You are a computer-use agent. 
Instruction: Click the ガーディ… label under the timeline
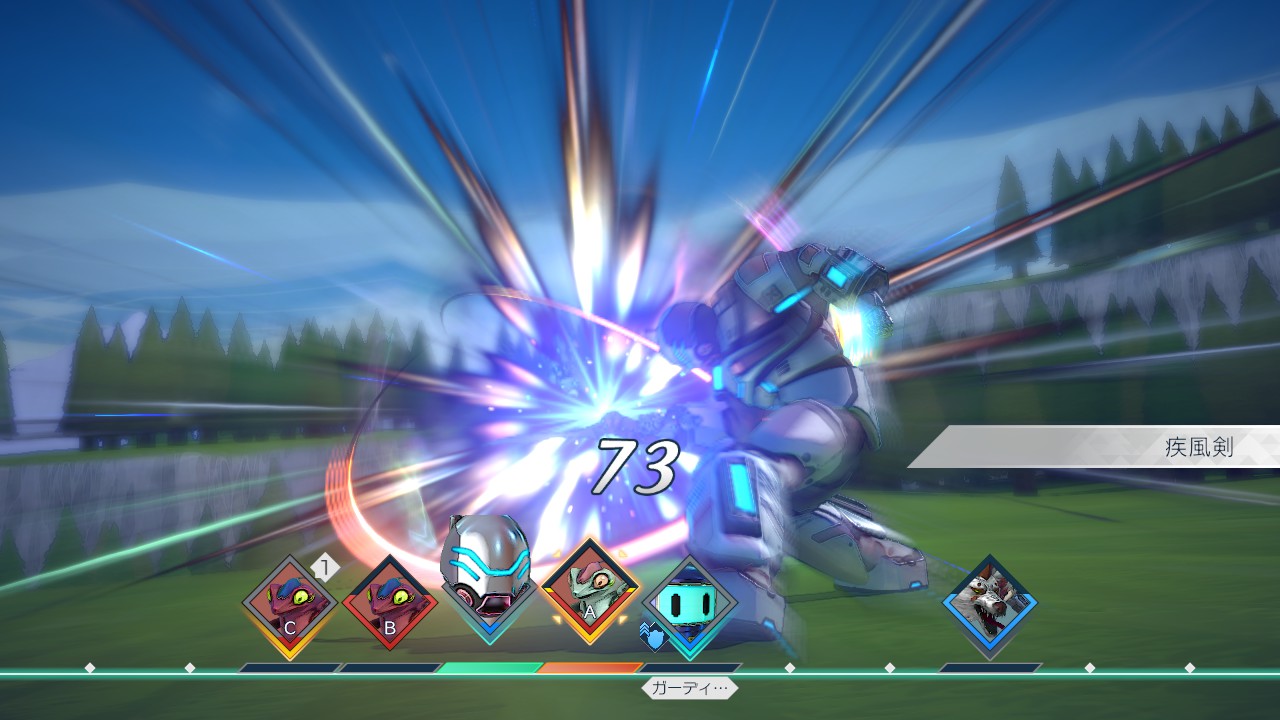[x=690, y=688]
